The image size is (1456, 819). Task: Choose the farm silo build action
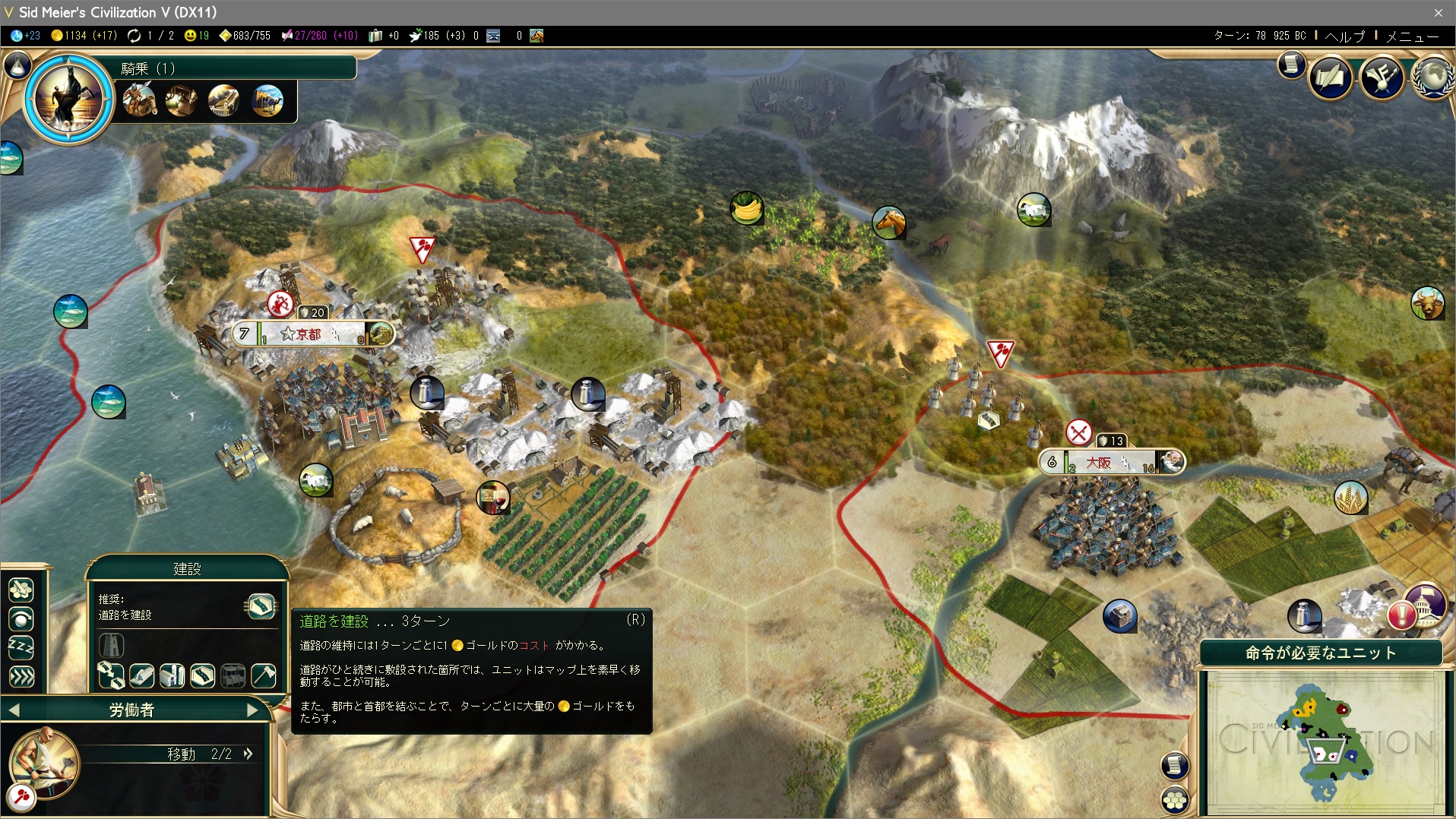pos(173,675)
